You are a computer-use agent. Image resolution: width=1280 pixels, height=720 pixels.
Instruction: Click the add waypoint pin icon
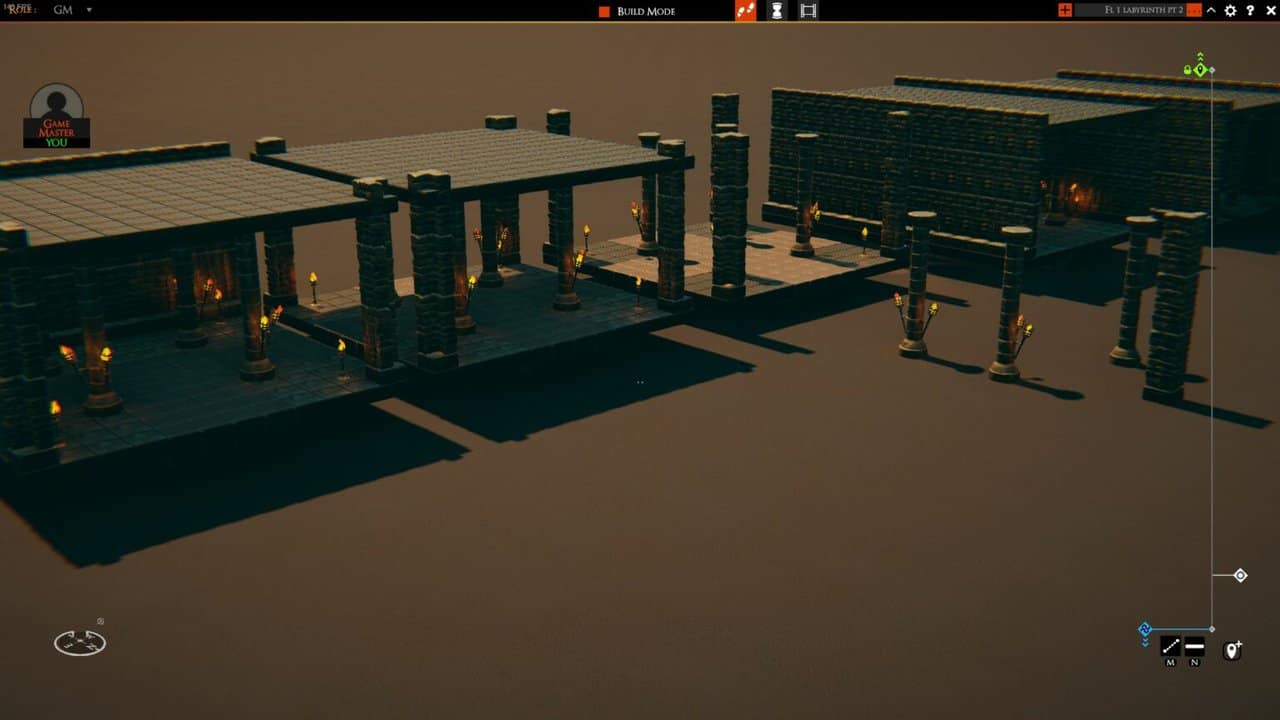pyautogui.click(x=1232, y=648)
